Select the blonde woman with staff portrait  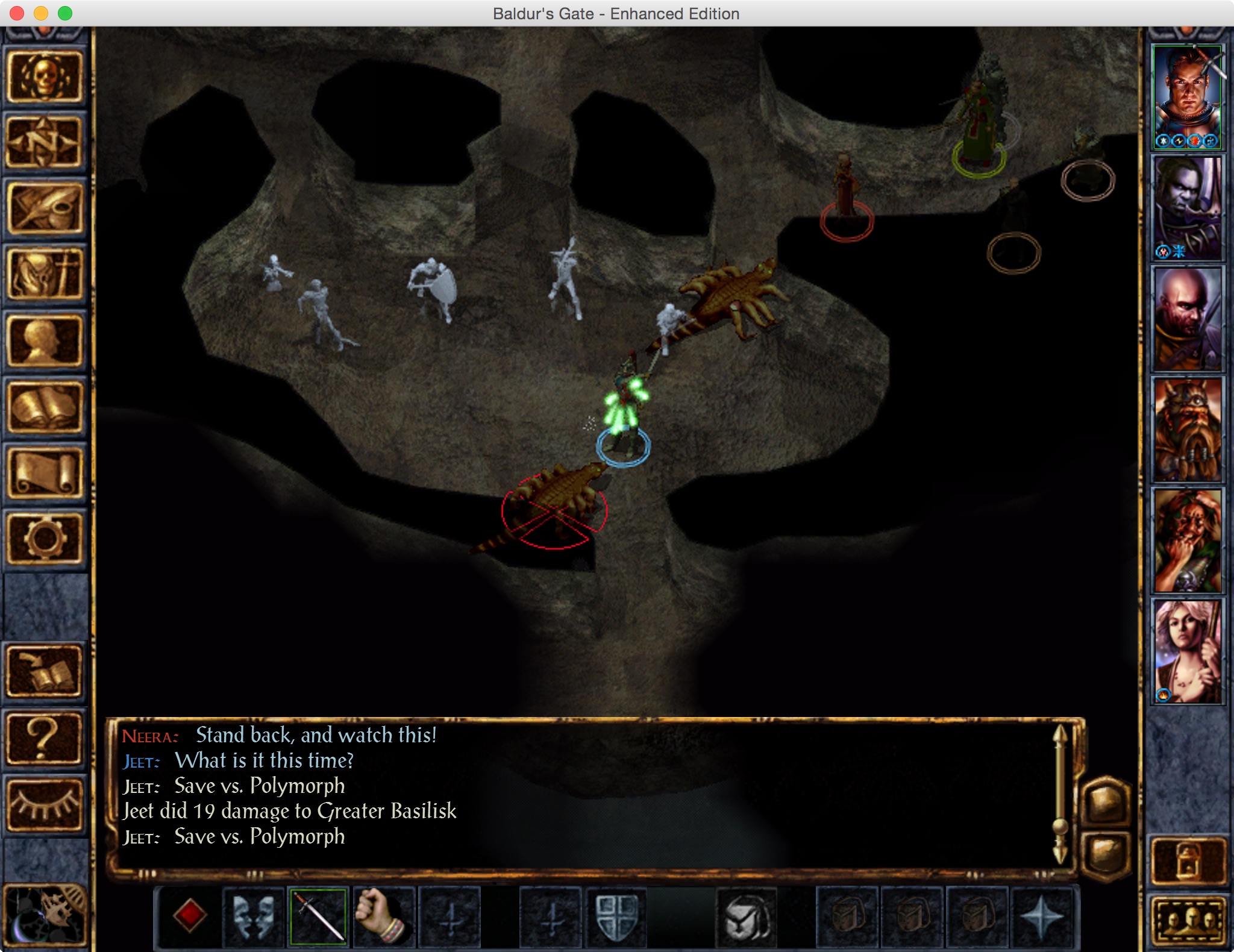pos(1187,652)
